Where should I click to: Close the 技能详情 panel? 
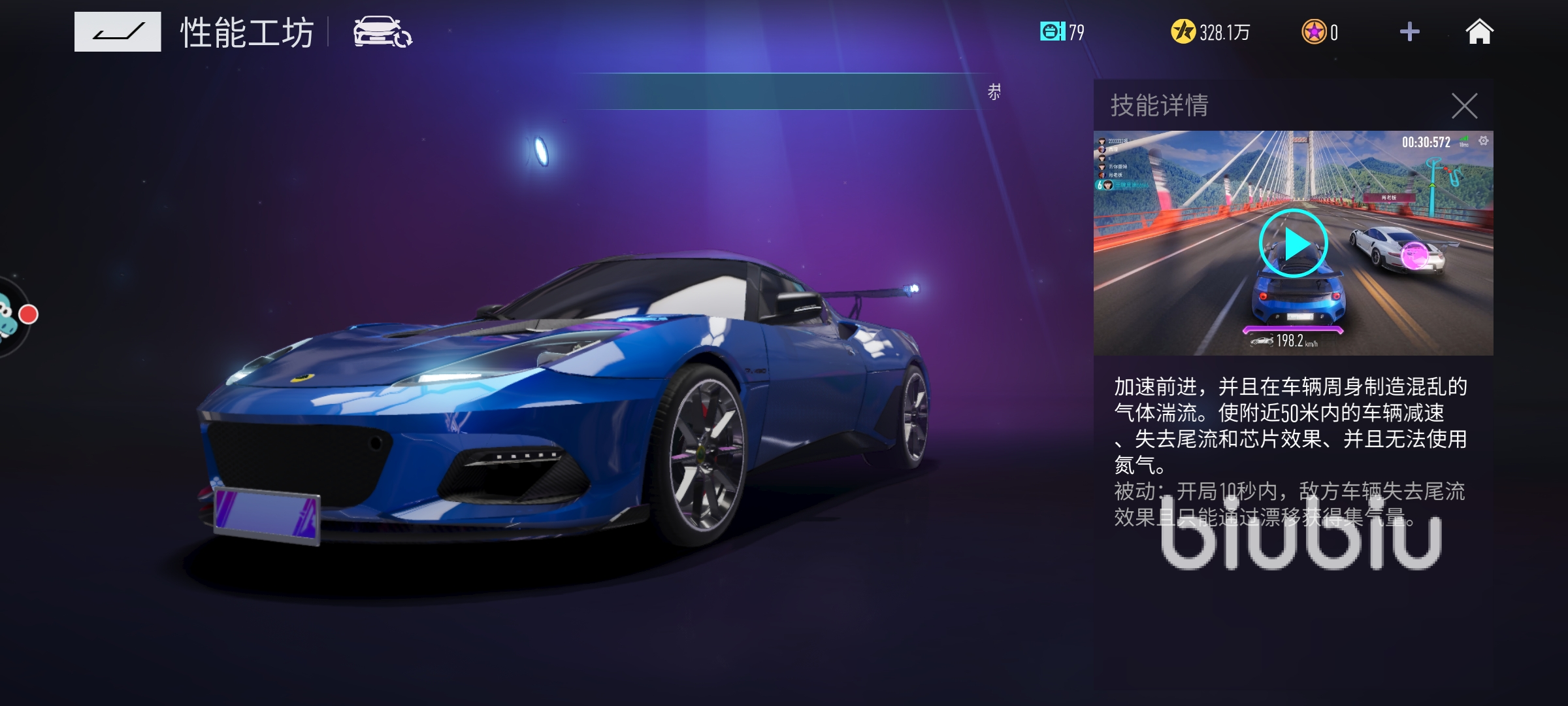tap(1464, 106)
